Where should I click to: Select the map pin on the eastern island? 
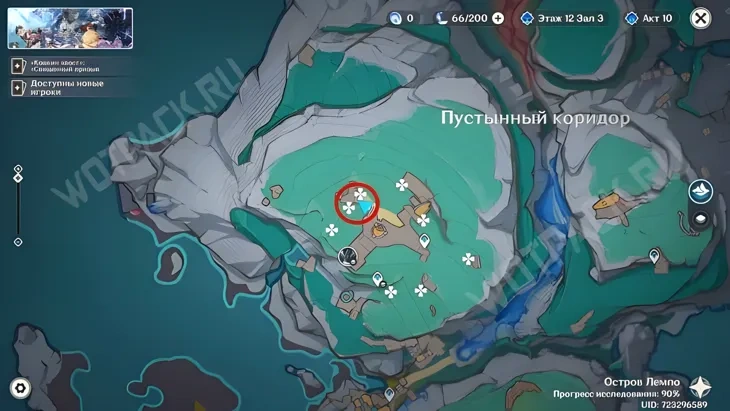click(x=654, y=257)
